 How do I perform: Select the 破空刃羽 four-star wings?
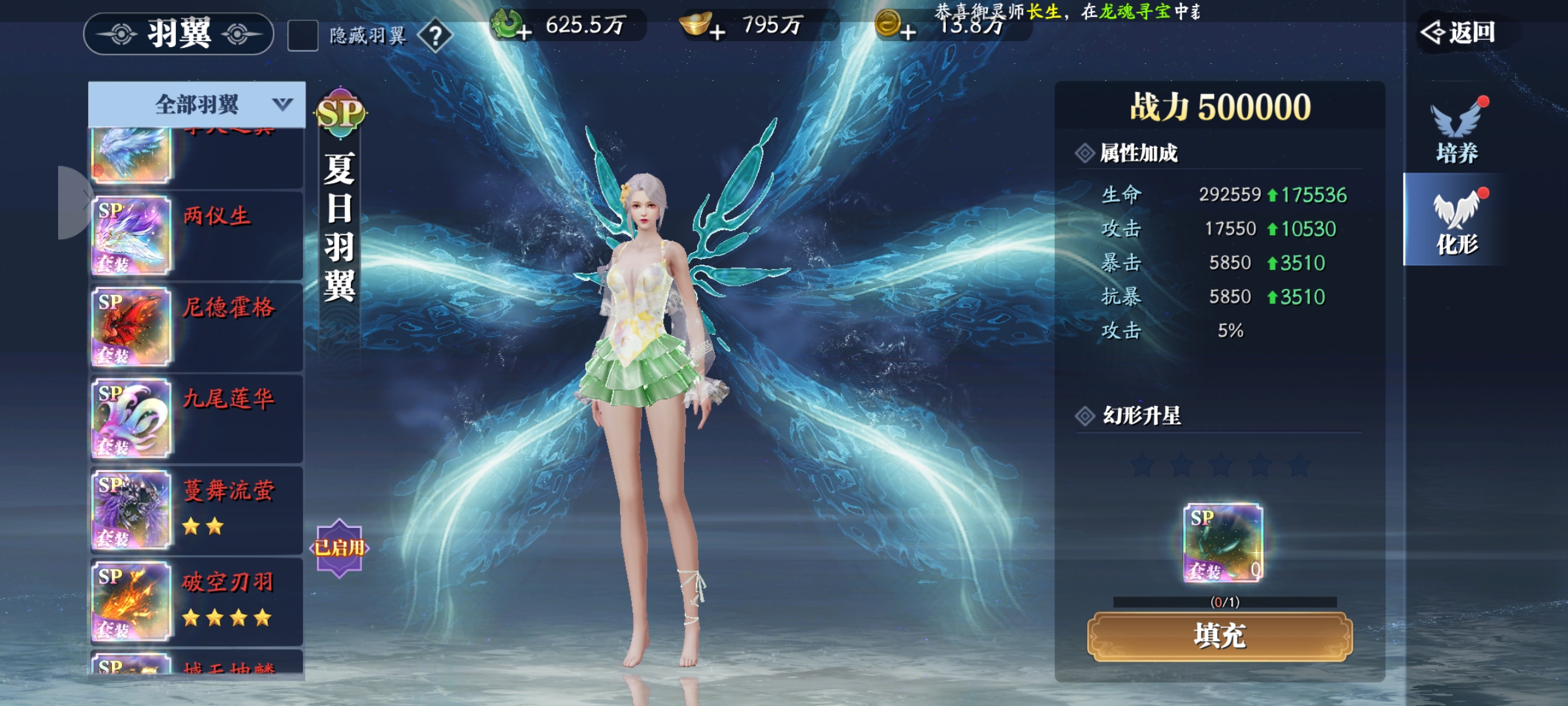pyautogui.click(x=196, y=601)
